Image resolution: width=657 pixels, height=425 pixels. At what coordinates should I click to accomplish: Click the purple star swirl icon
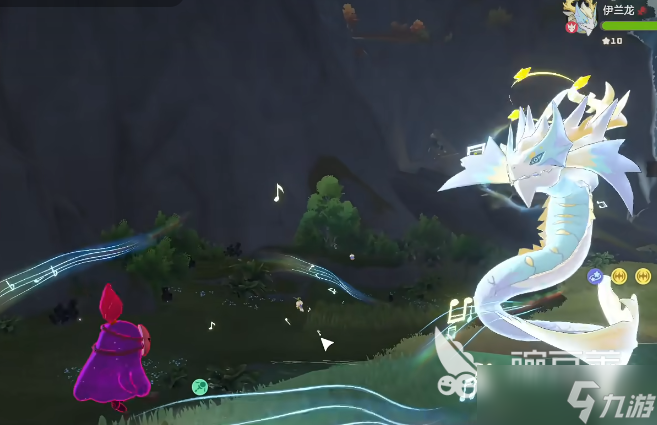pyautogui.click(x=595, y=276)
